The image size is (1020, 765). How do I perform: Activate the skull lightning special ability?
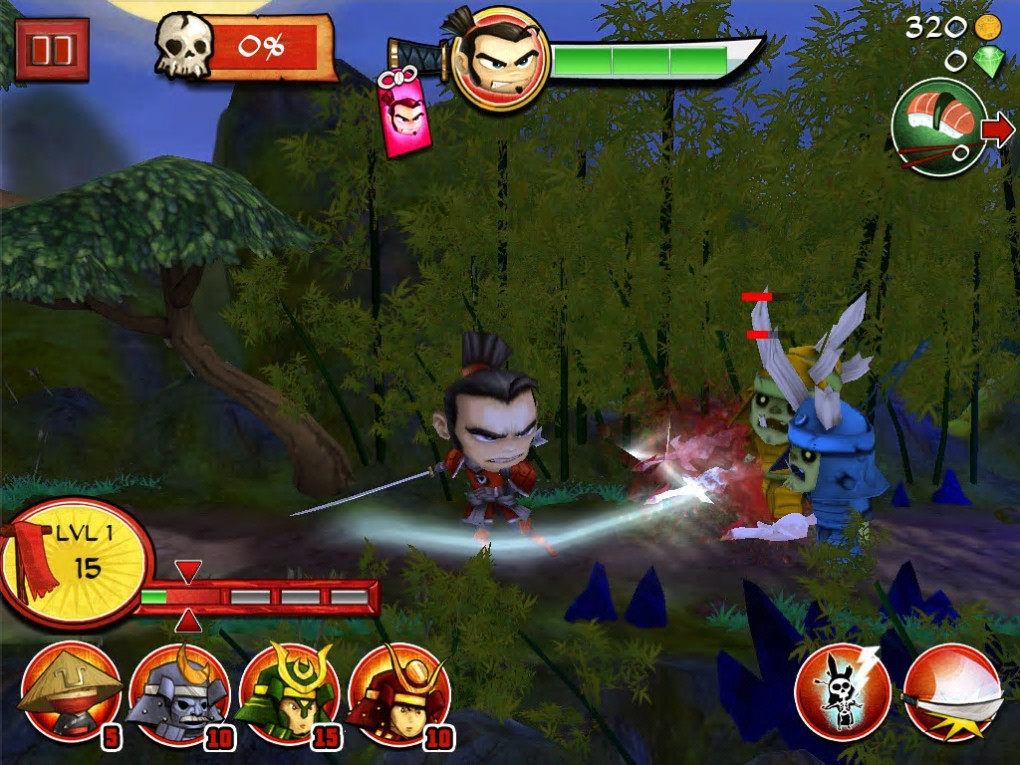(843, 691)
